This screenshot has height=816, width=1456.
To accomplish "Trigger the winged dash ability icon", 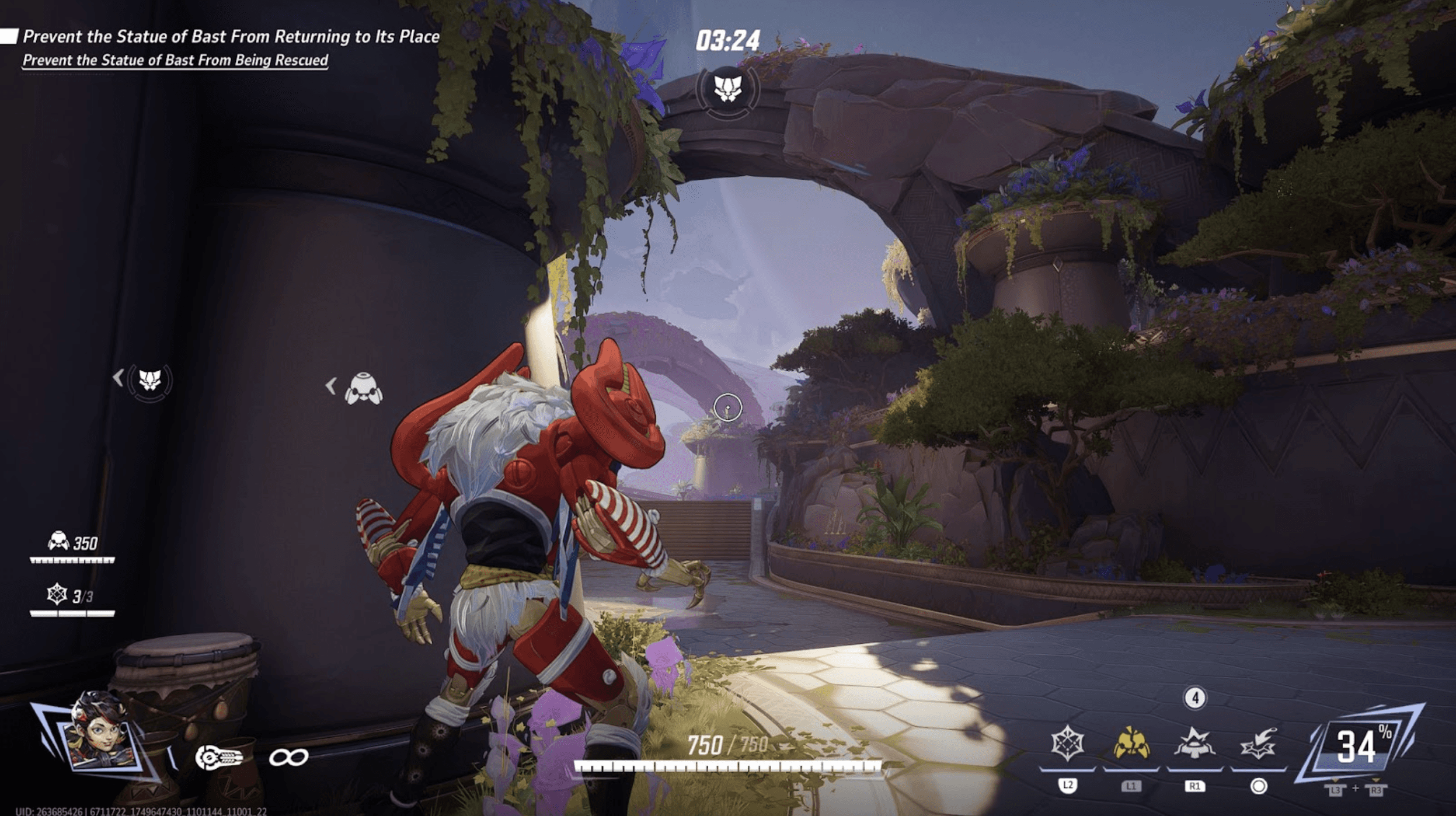I will 1258,744.
